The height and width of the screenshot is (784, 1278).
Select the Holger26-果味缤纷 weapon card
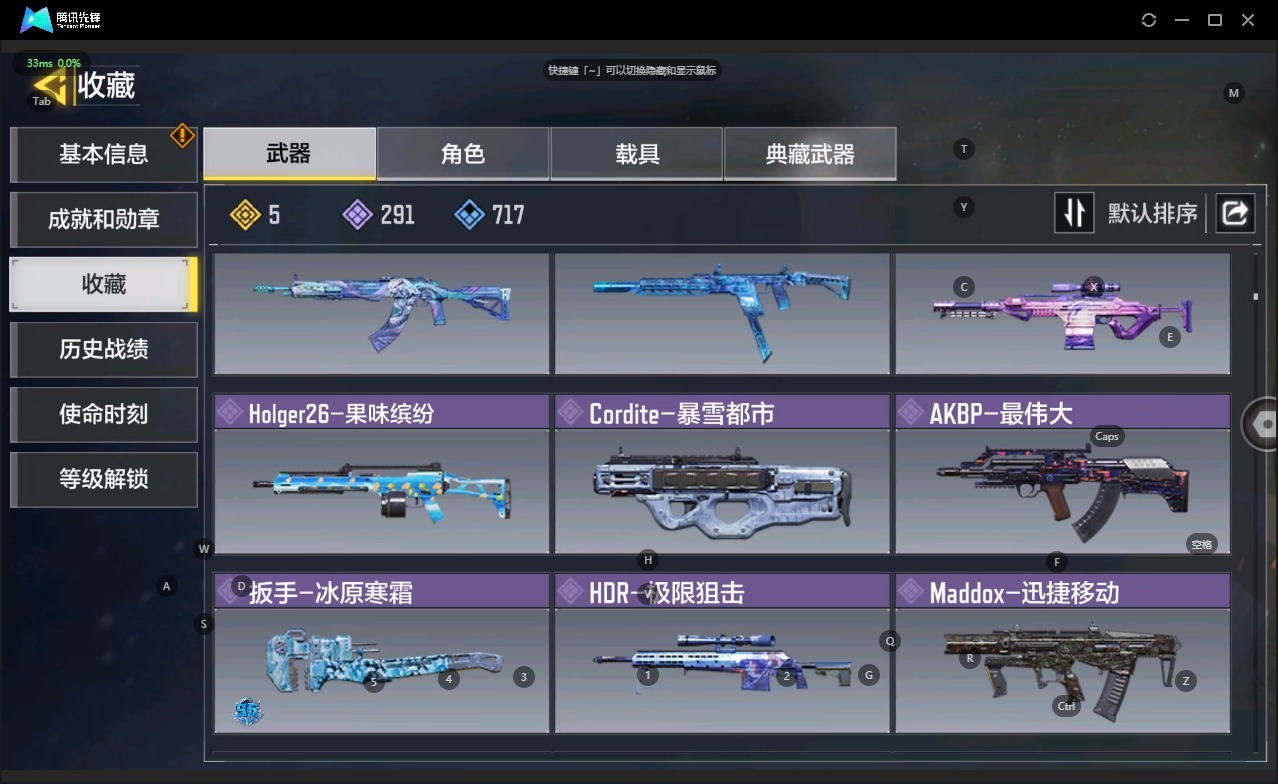pos(381,474)
